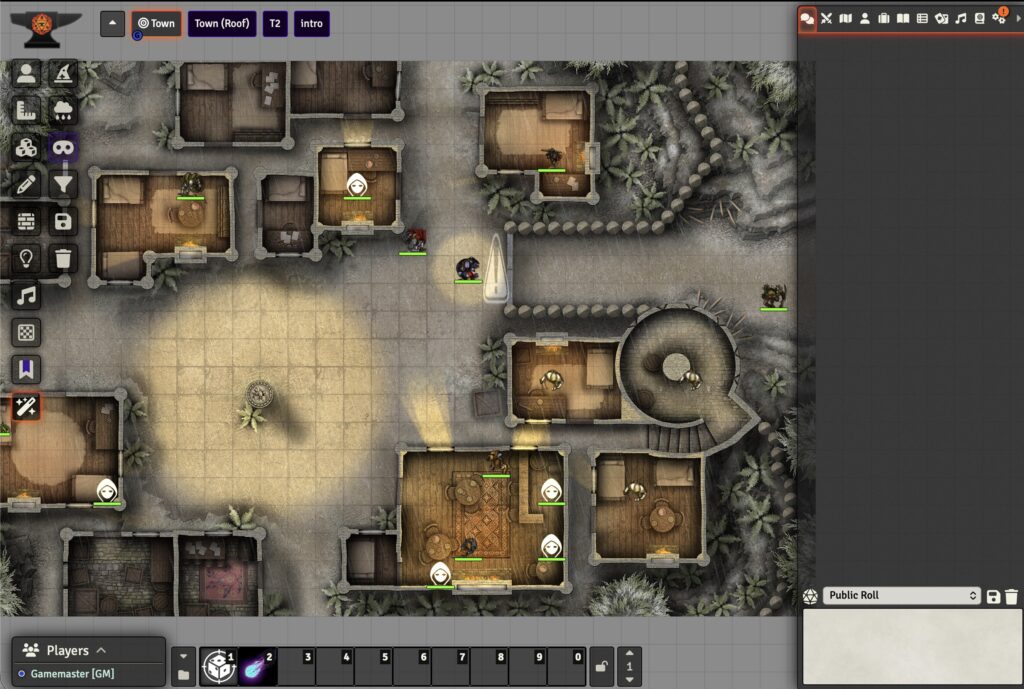Open the brick wall controls
Viewport: 1024px width, 689px height.
(x=26, y=221)
